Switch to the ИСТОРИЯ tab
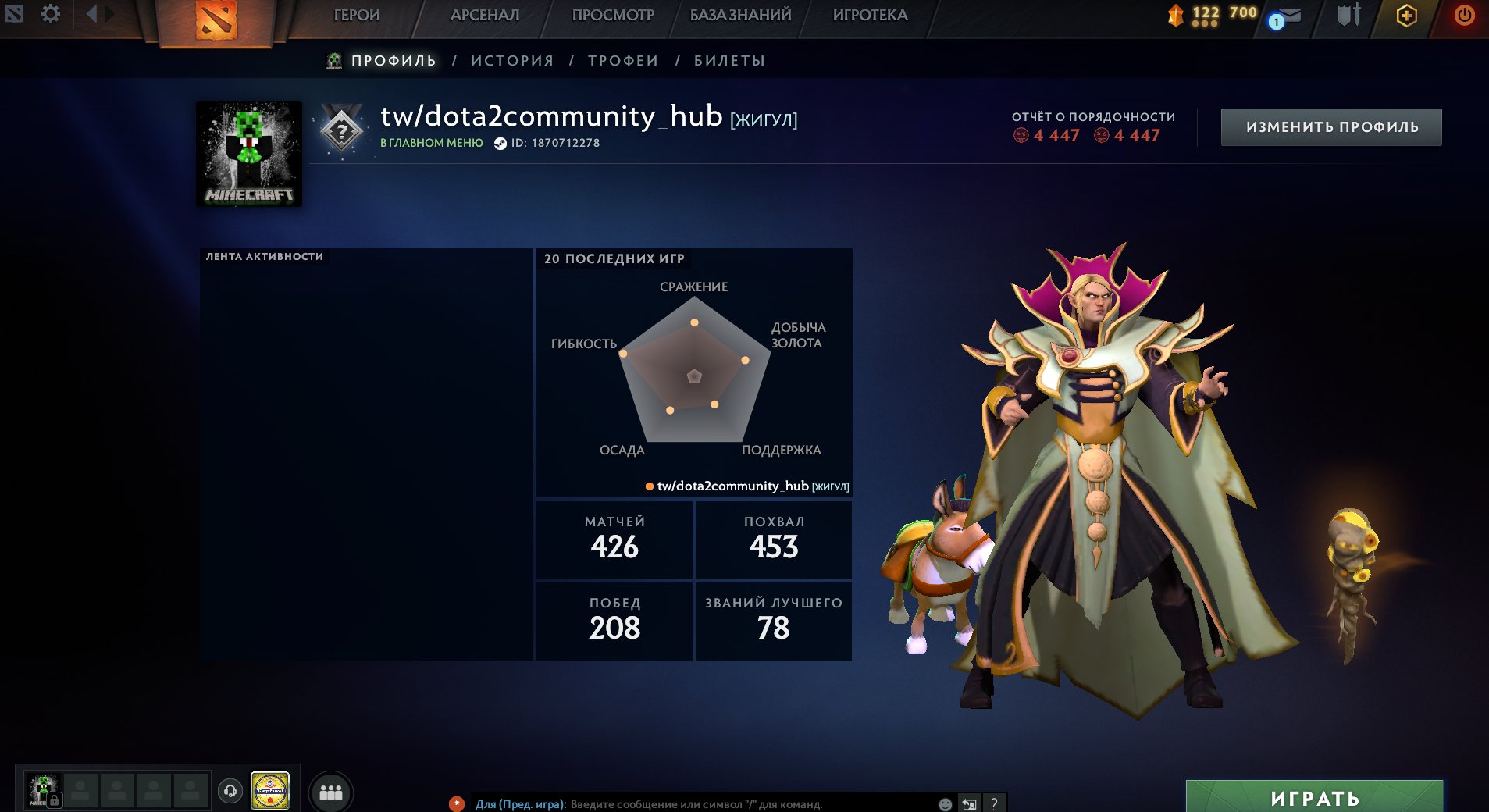The image size is (1489, 812). point(511,59)
